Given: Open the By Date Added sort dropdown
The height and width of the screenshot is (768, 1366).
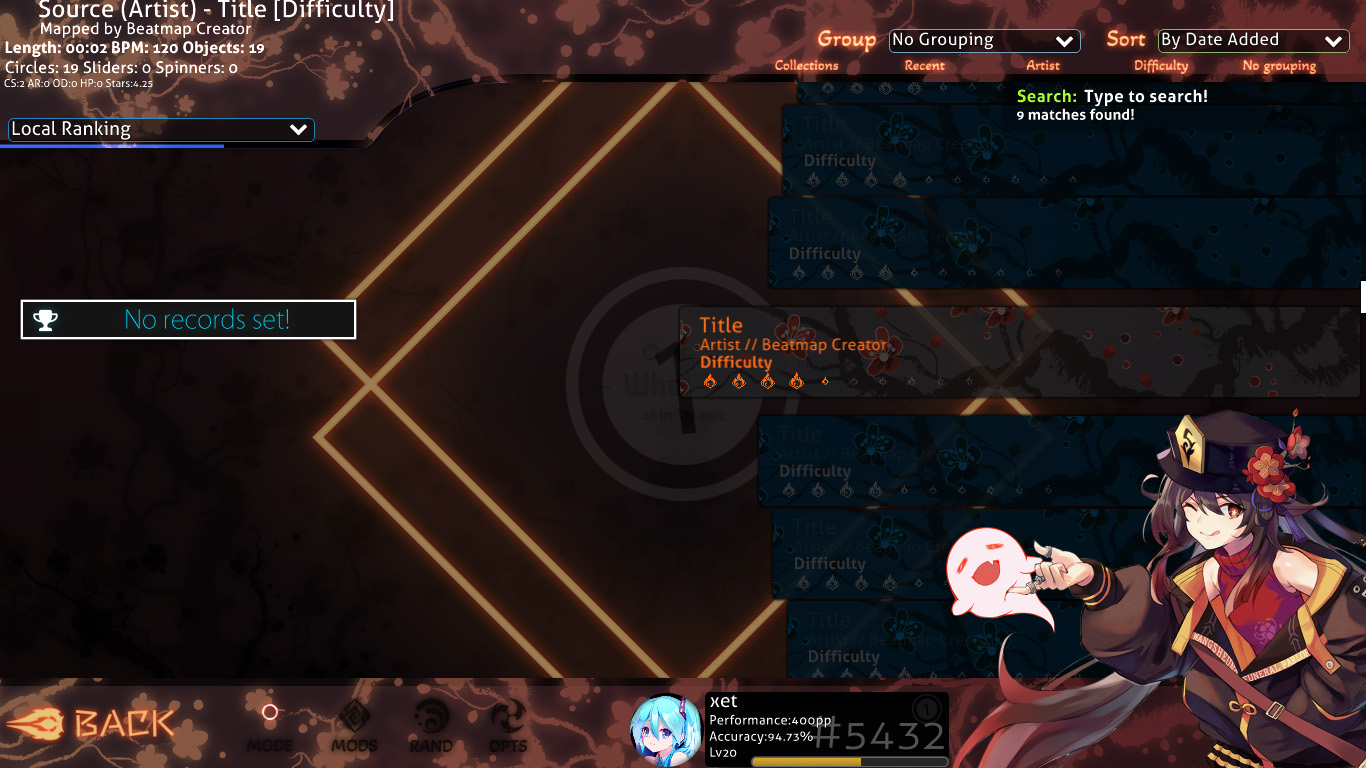Looking at the screenshot, I should pyautogui.click(x=1252, y=40).
